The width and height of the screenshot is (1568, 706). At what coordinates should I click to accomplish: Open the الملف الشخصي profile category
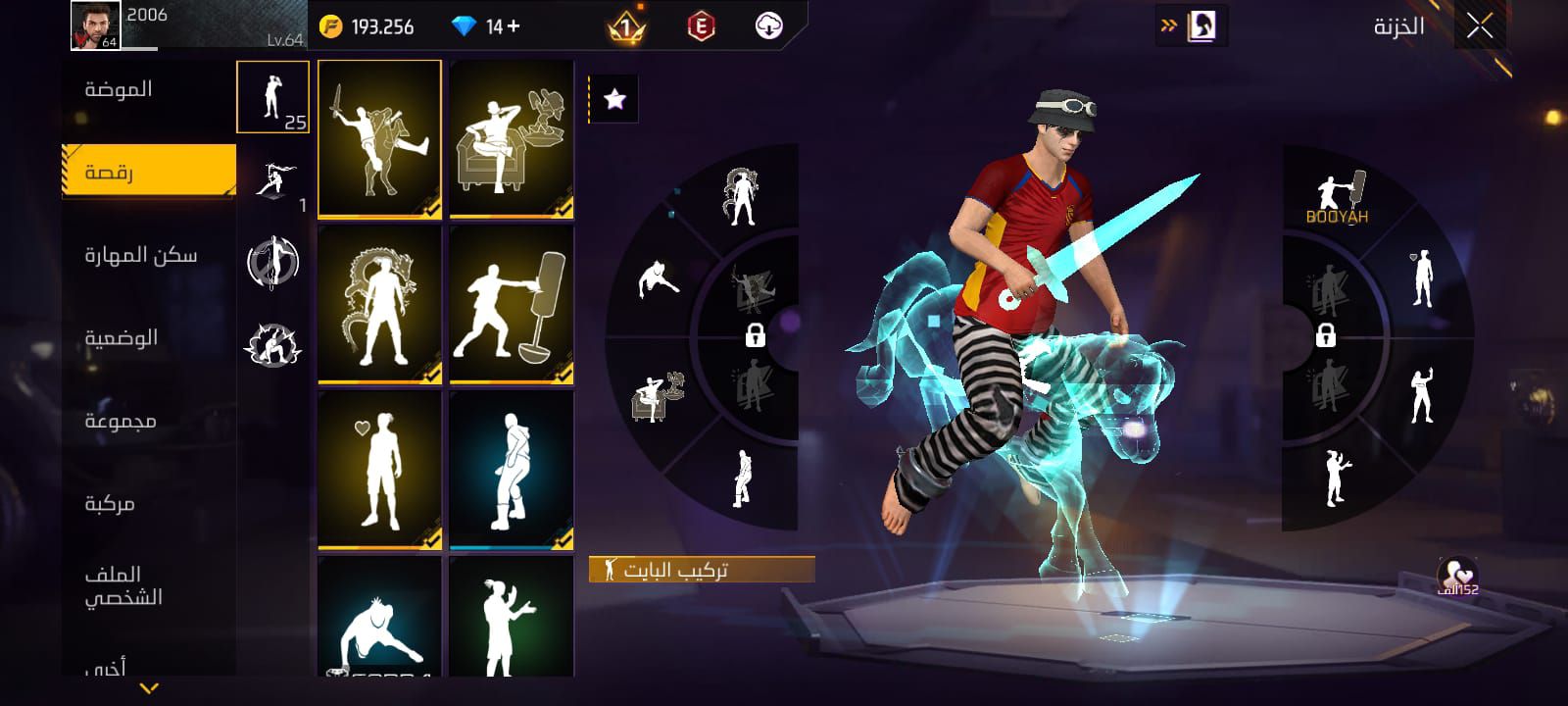tap(122, 585)
